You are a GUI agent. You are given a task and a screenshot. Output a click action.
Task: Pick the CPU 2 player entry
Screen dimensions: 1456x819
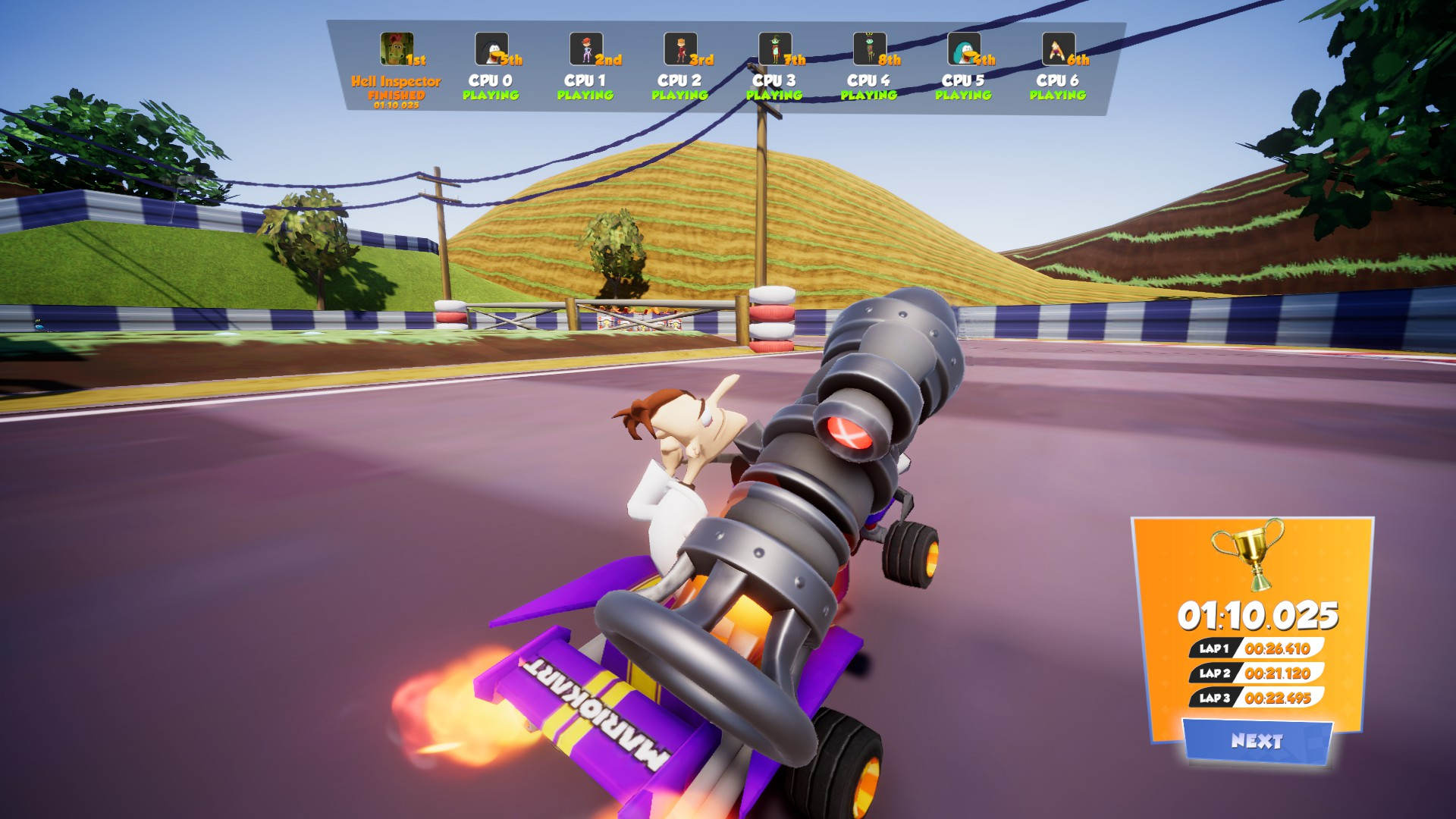[680, 70]
